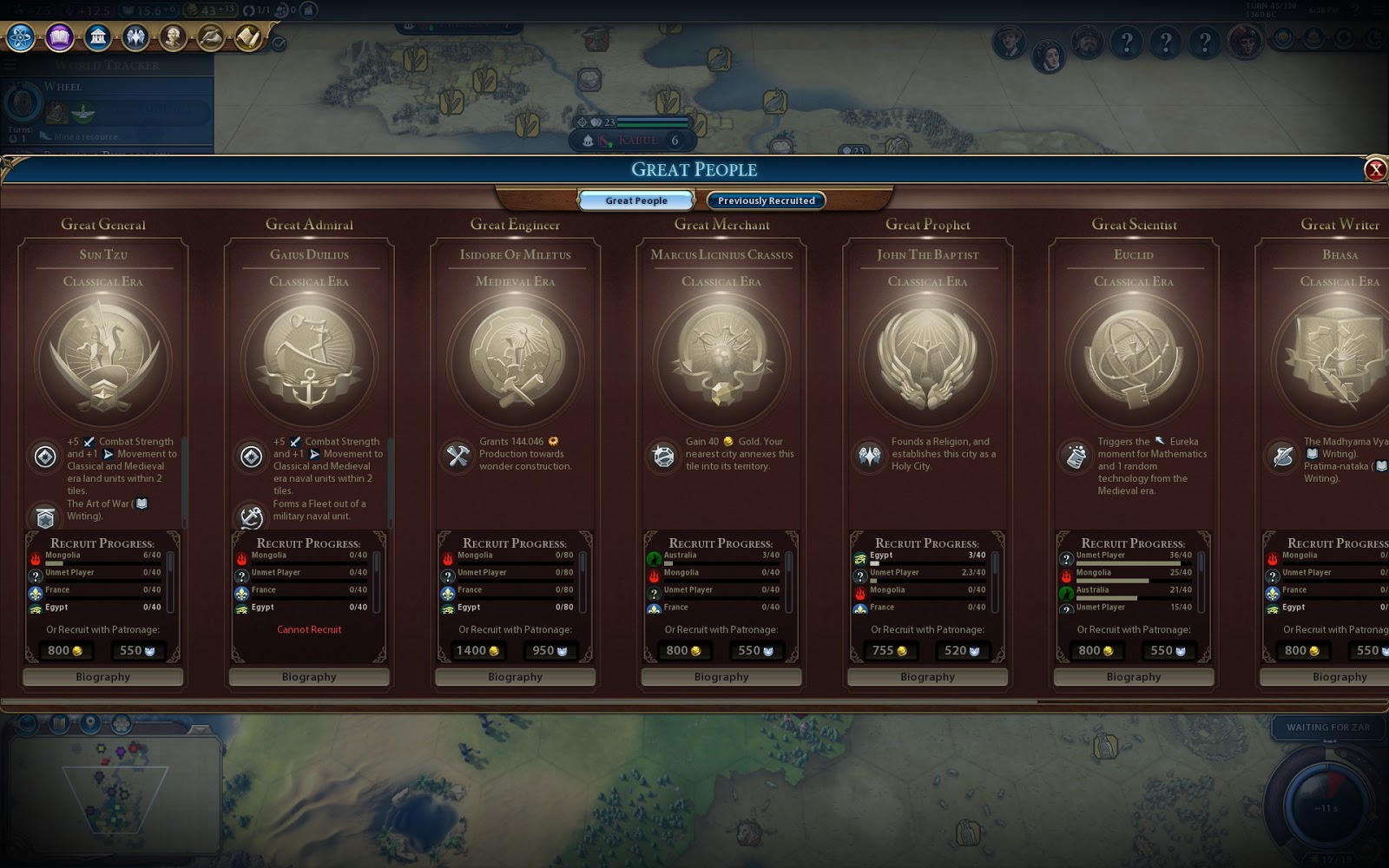Switch to the Previously Recruited tab

[766, 201]
